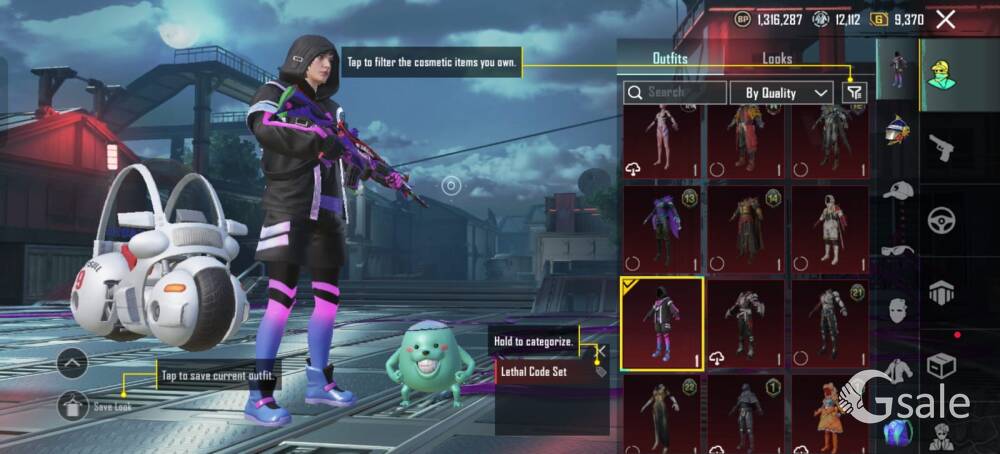Click the up-arrow collapse button

[x=73, y=363]
